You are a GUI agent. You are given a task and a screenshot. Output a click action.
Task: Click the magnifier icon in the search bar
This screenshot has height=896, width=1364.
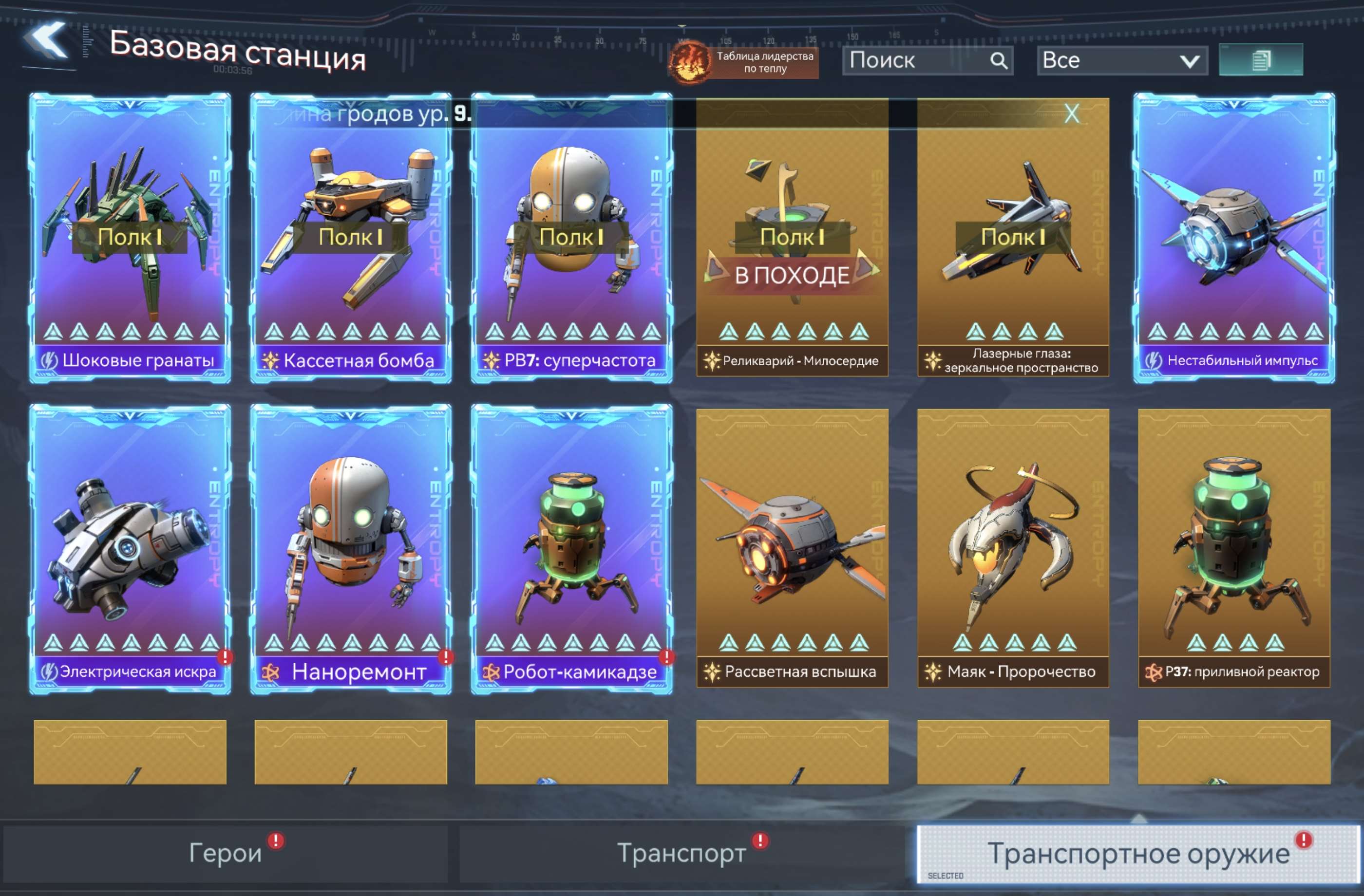coord(1000,60)
